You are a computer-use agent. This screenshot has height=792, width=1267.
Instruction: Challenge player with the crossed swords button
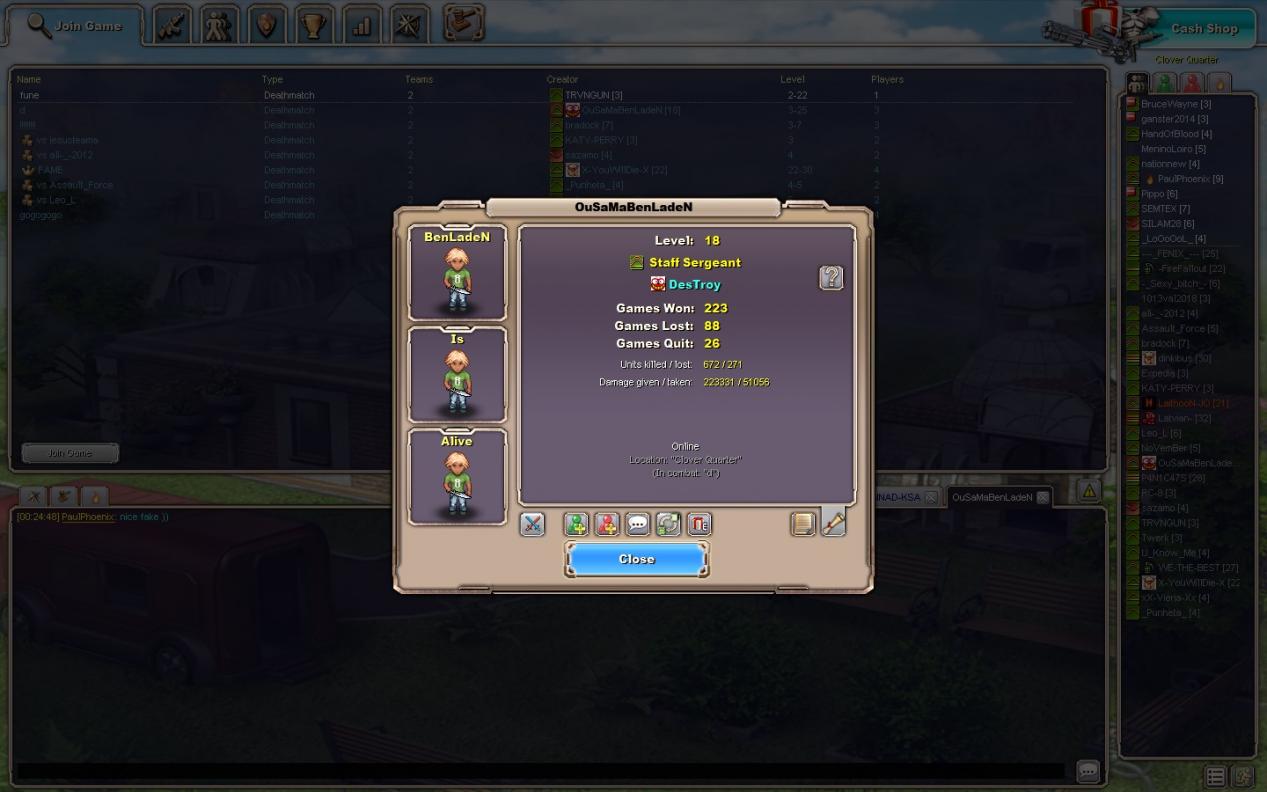[532, 524]
